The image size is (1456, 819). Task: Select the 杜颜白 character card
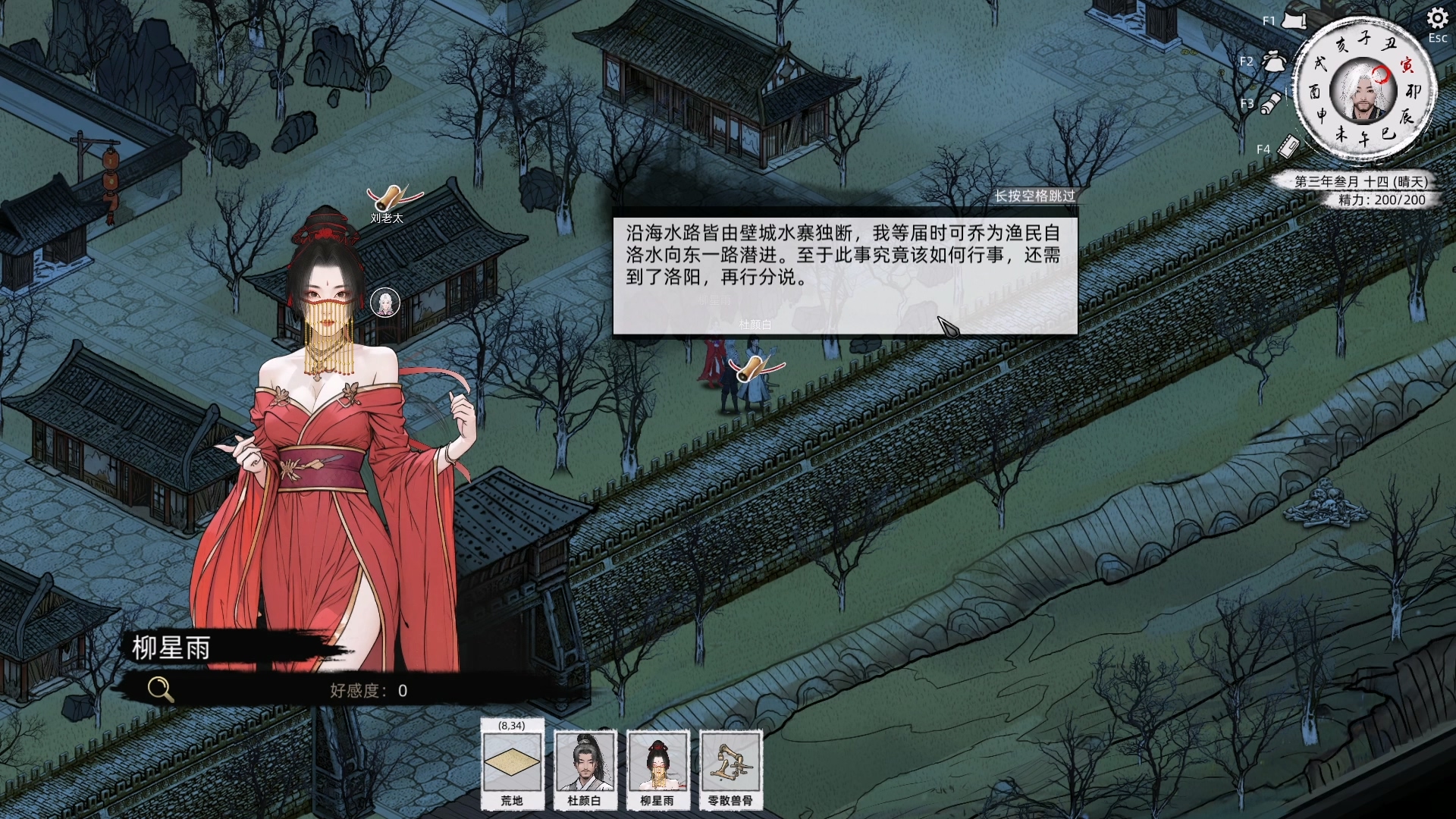pyautogui.click(x=584, y=764)
